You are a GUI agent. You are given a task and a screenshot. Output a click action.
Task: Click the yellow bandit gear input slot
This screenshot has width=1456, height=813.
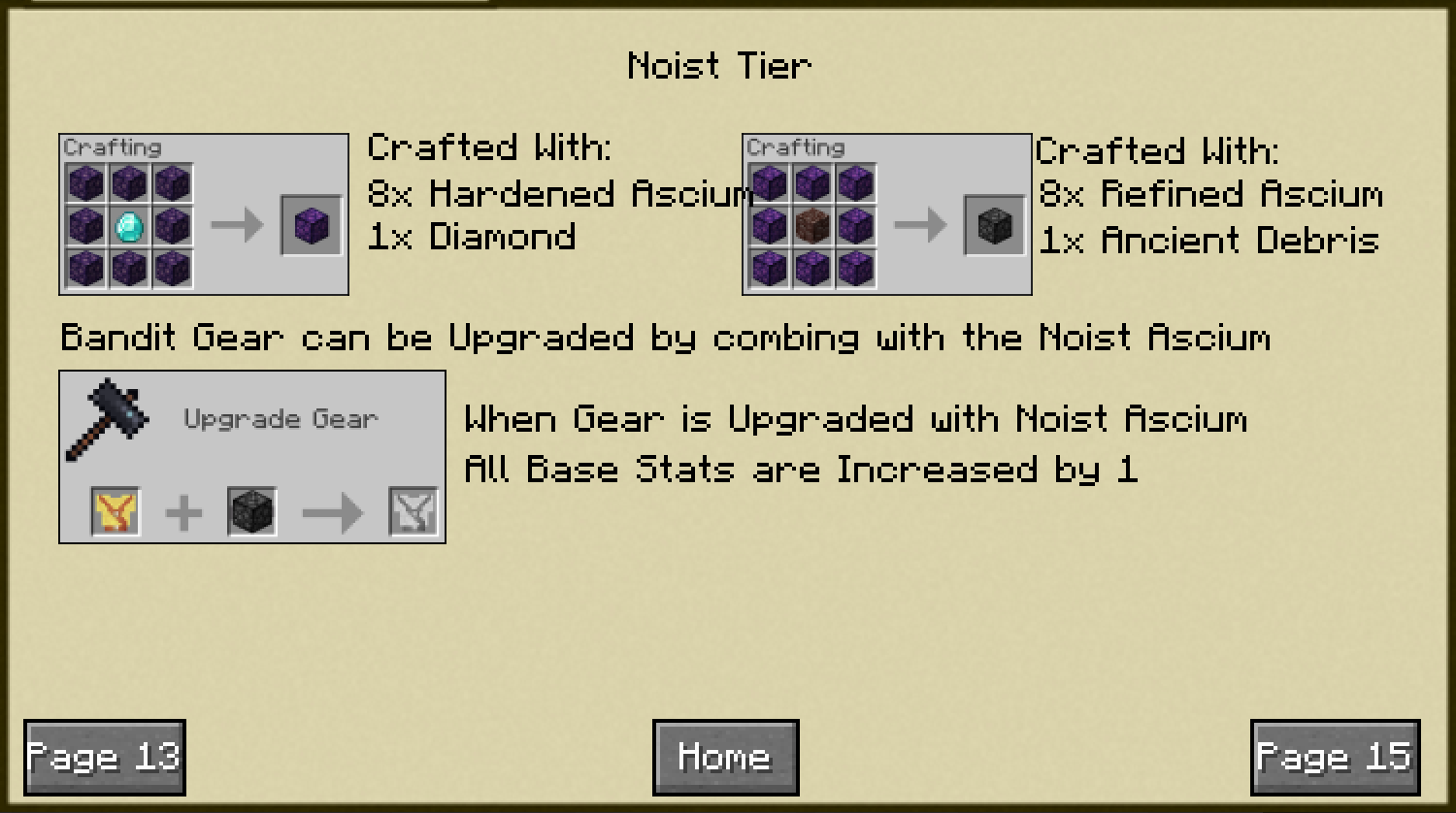116,511
